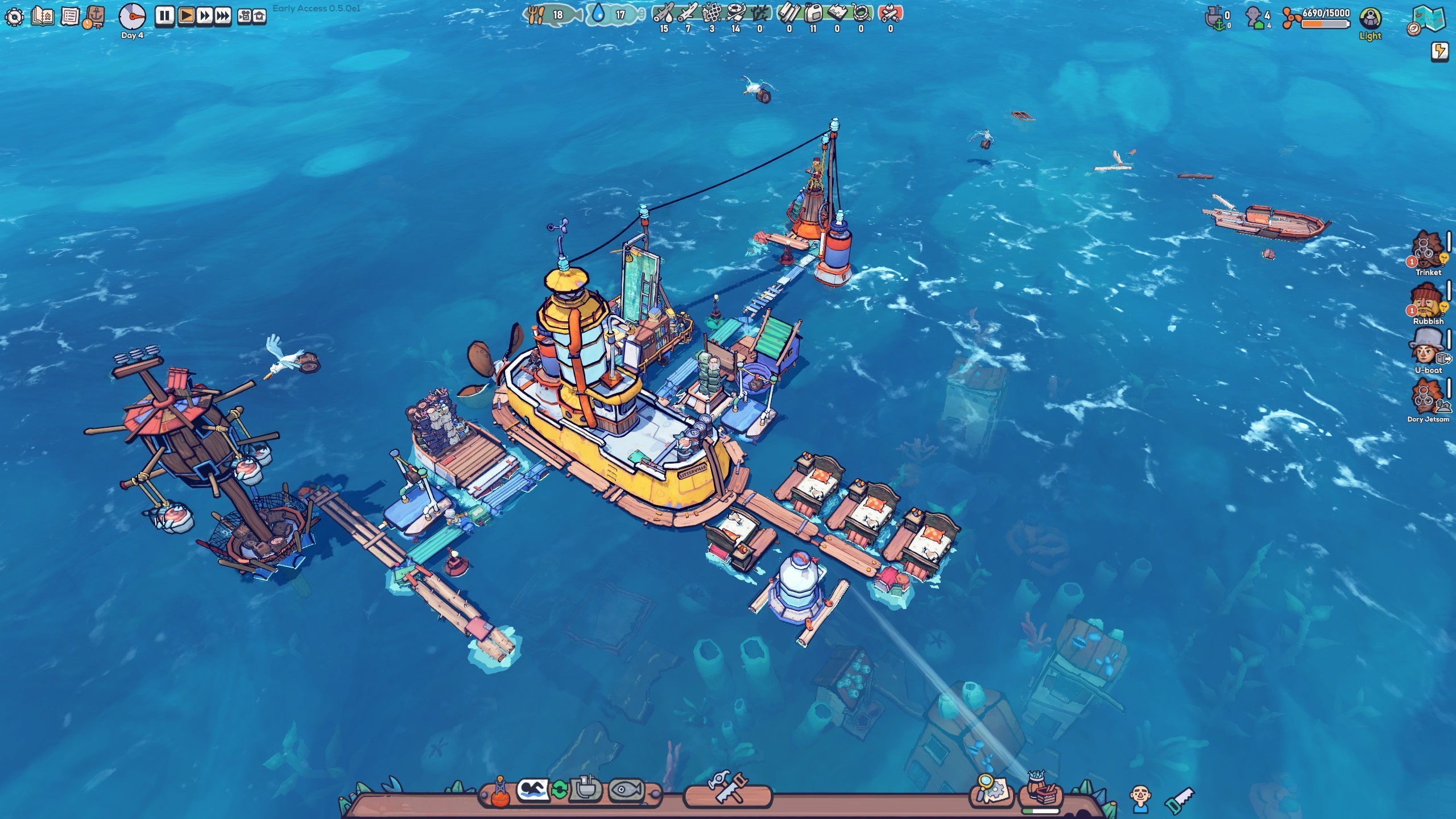Select Dory Jetsam's portrait
Viewport: 1456px width, 819px height.
1427,397
